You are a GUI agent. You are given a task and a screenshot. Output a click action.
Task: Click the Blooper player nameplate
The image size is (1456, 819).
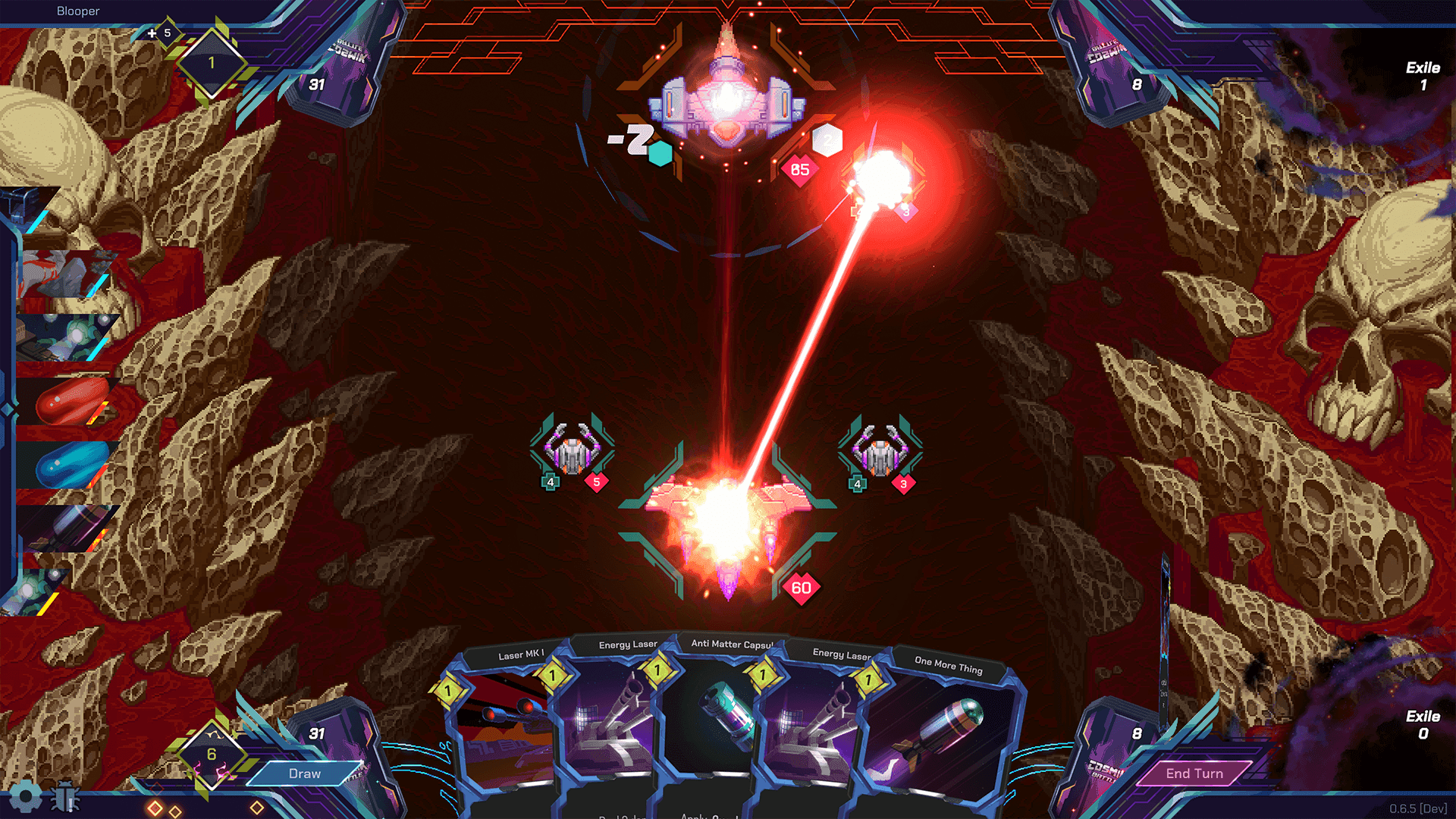78,11
